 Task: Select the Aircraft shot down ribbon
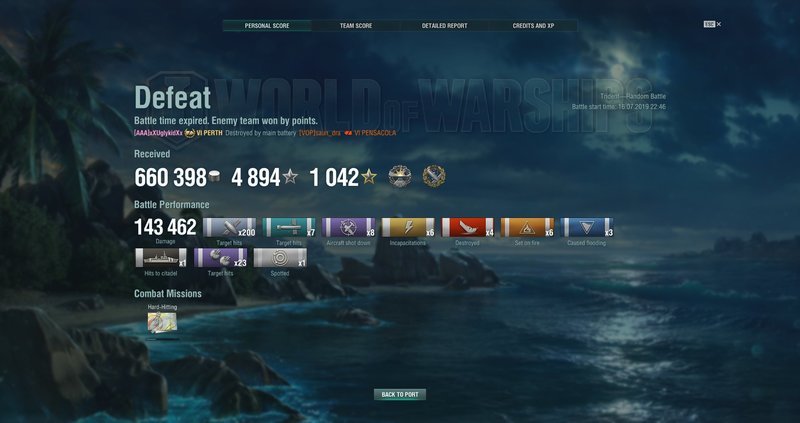click(349, 229)
